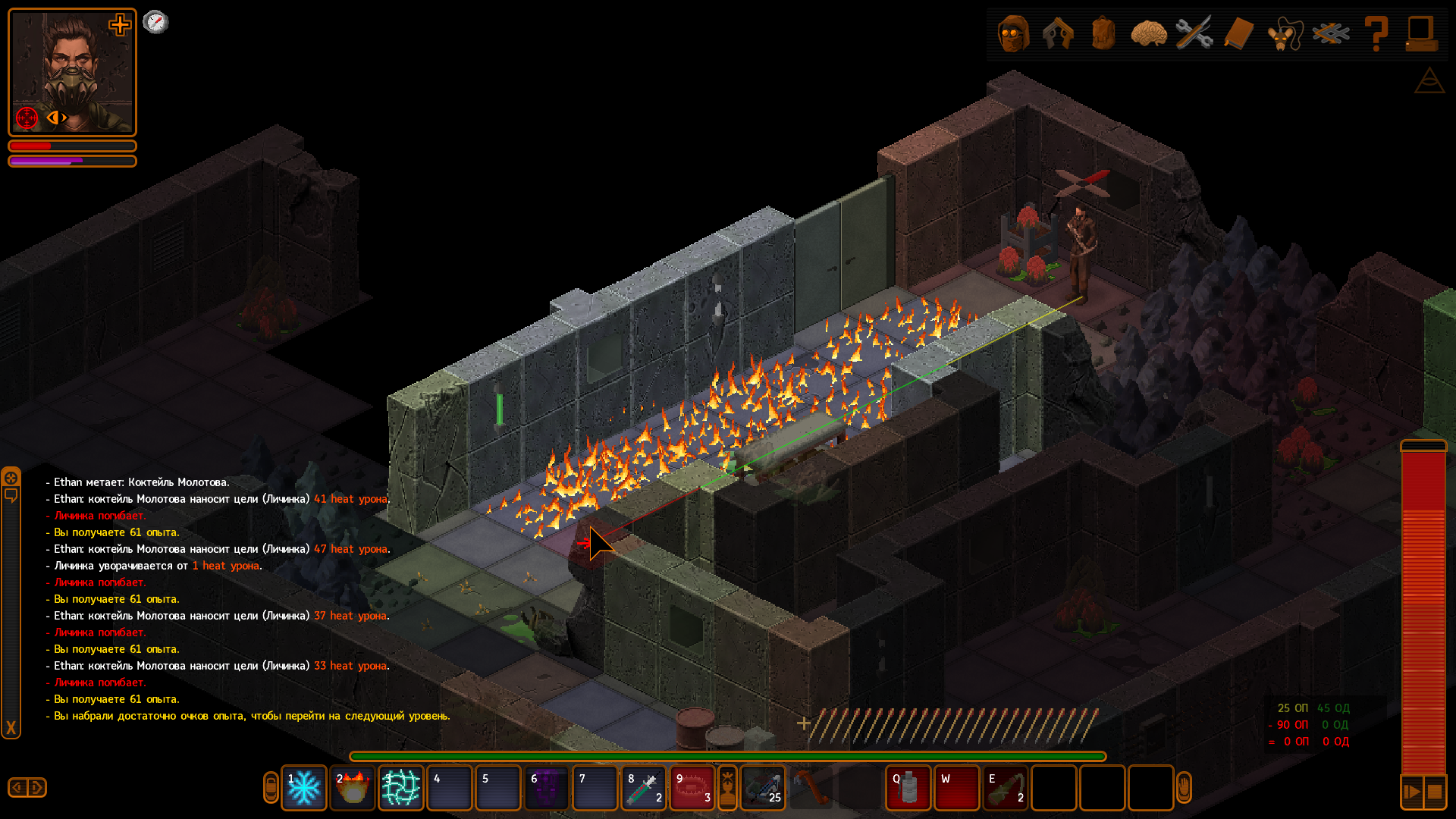Open help with the question mark icon
The height and width of the screenshot is (819, 1456).
click(1376, 33)
